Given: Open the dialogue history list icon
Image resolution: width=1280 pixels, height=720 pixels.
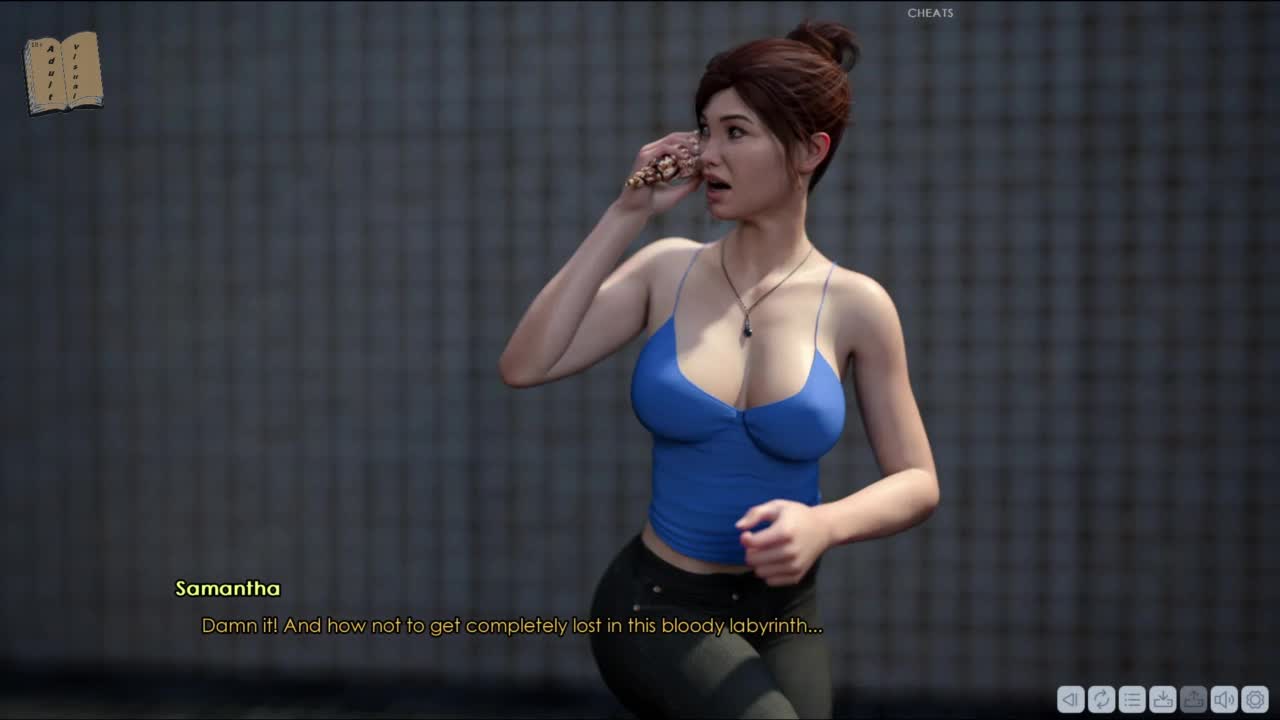Looking at the screenshot, I should click(1132, 699).
